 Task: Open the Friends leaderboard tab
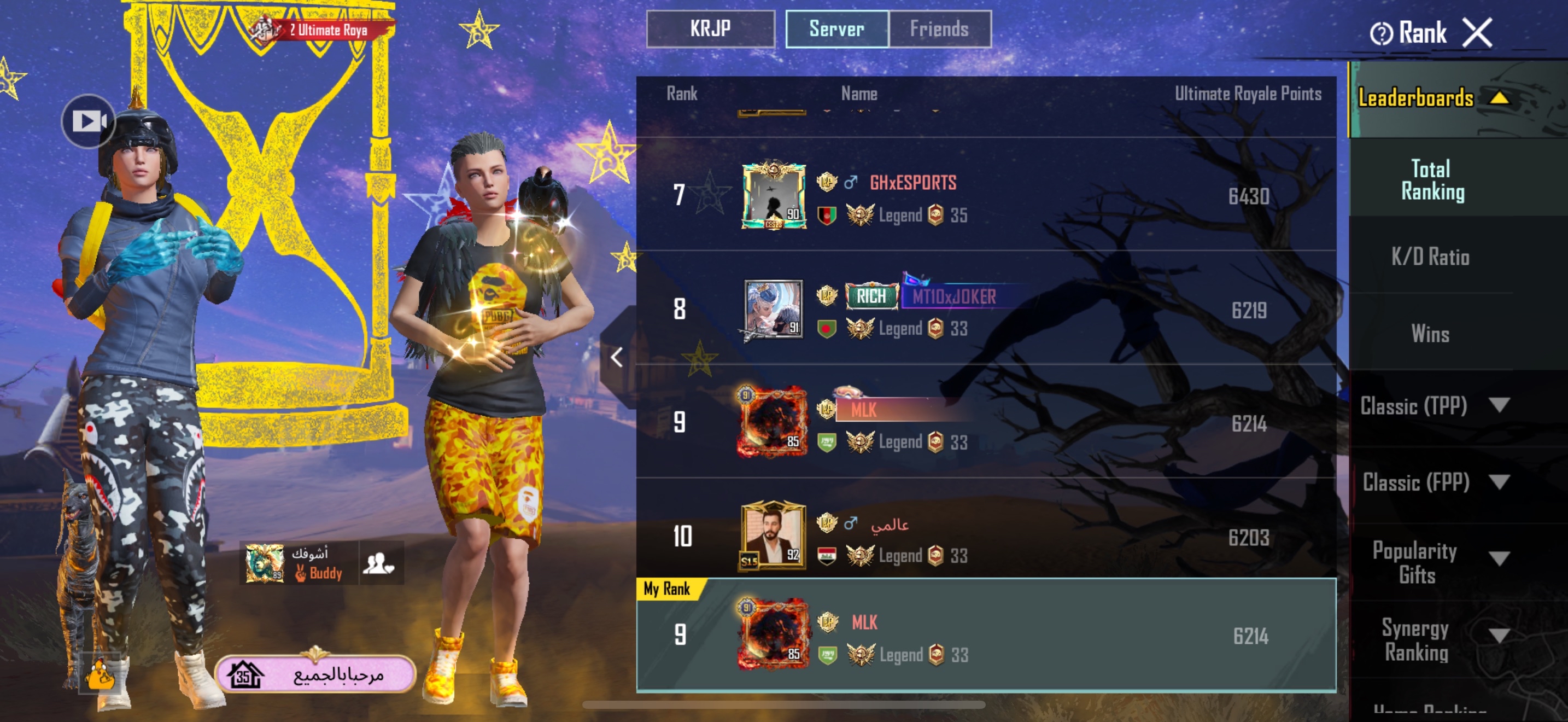point(939,28)
